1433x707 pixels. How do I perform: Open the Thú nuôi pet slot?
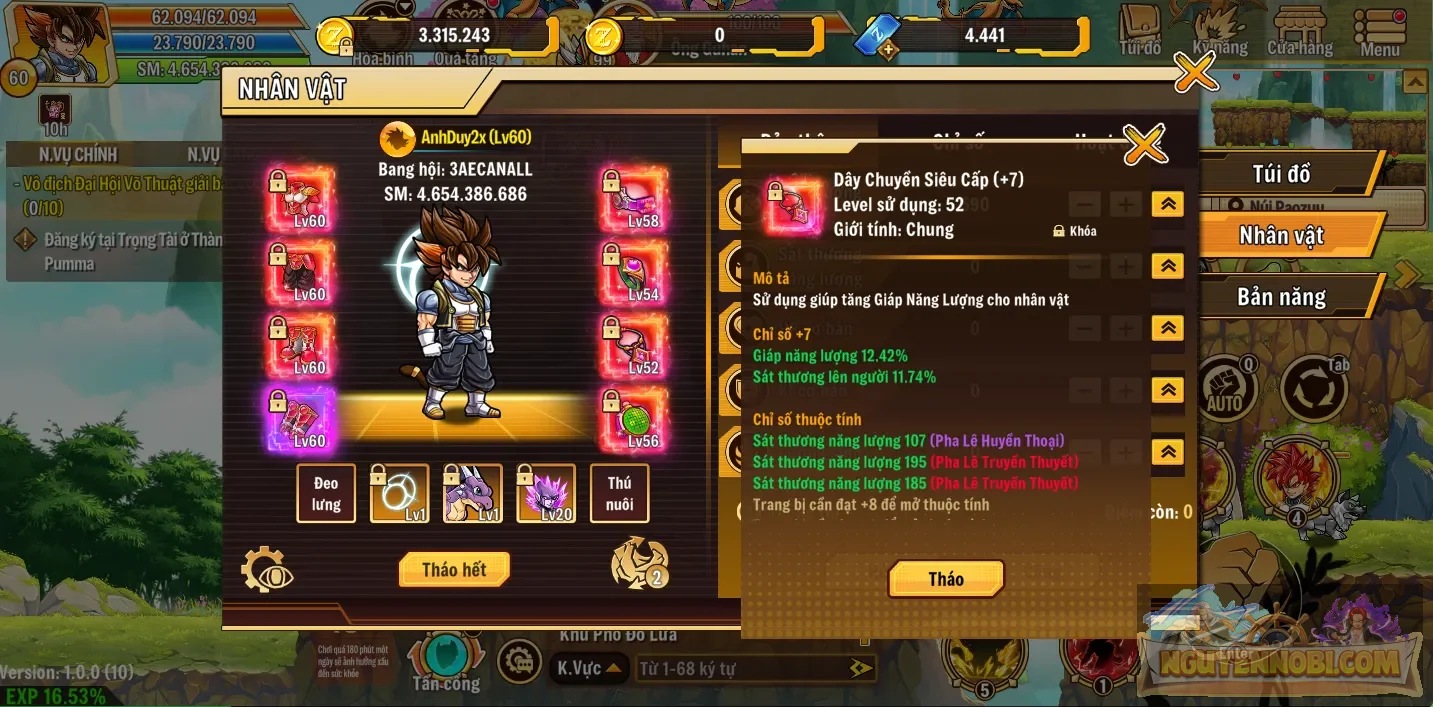coord(619,493)
